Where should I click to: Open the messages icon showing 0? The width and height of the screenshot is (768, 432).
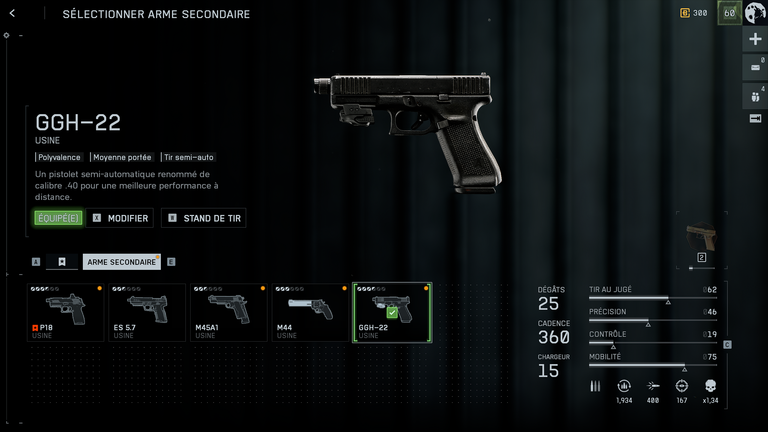(x=755, y=68)
